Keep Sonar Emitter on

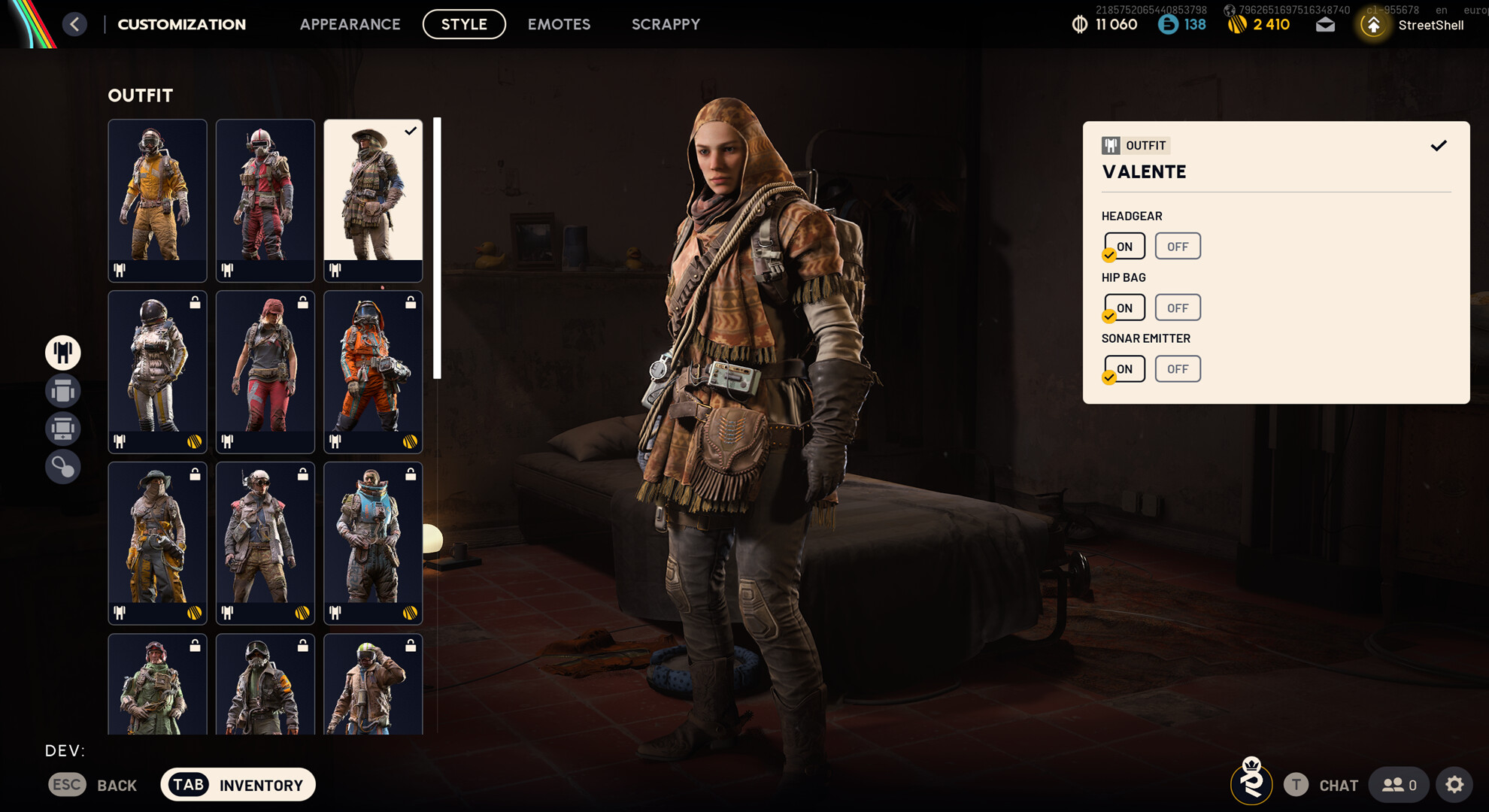(1124, 369)
